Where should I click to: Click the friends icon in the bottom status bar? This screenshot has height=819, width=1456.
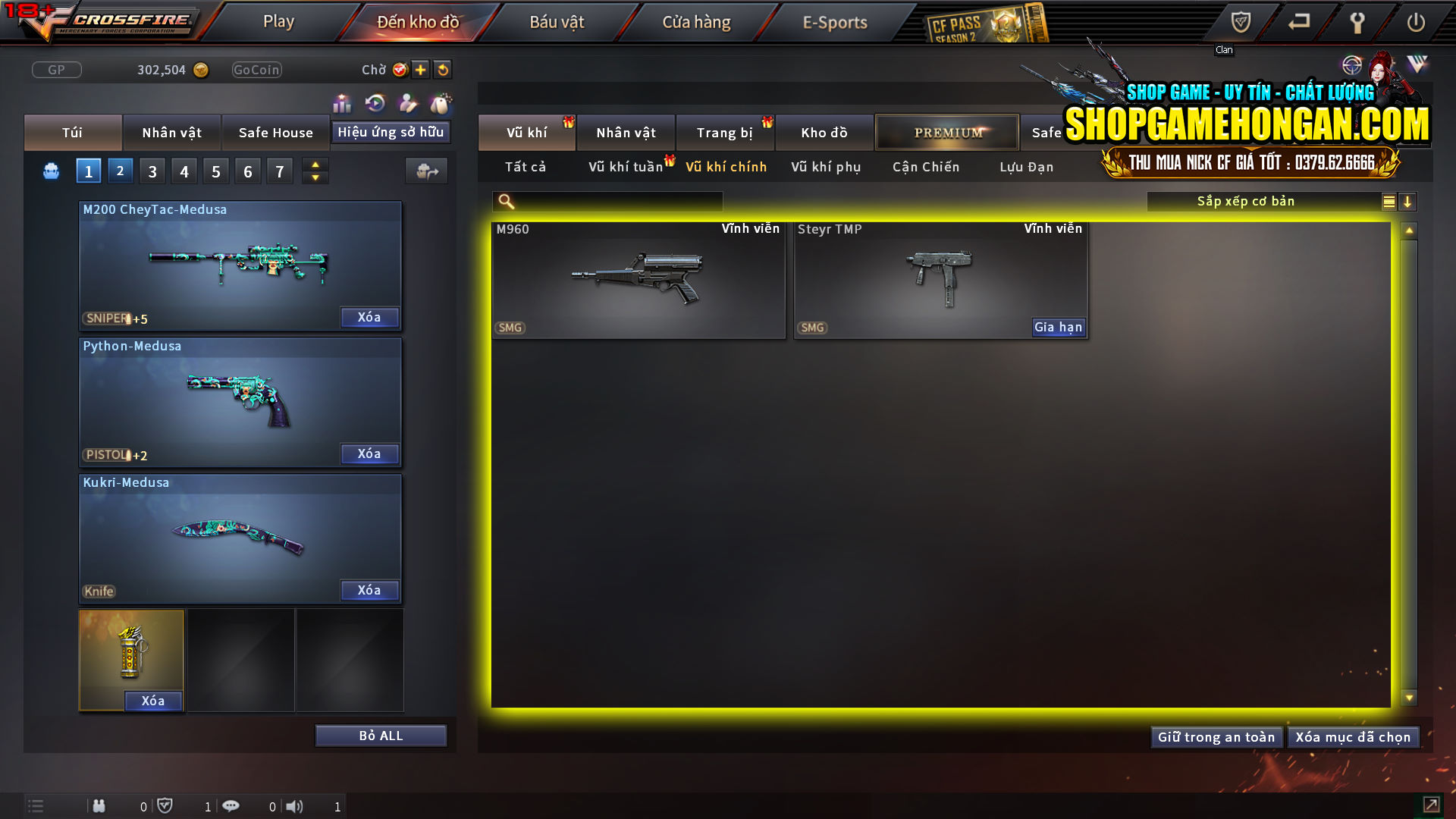[99, 806]
